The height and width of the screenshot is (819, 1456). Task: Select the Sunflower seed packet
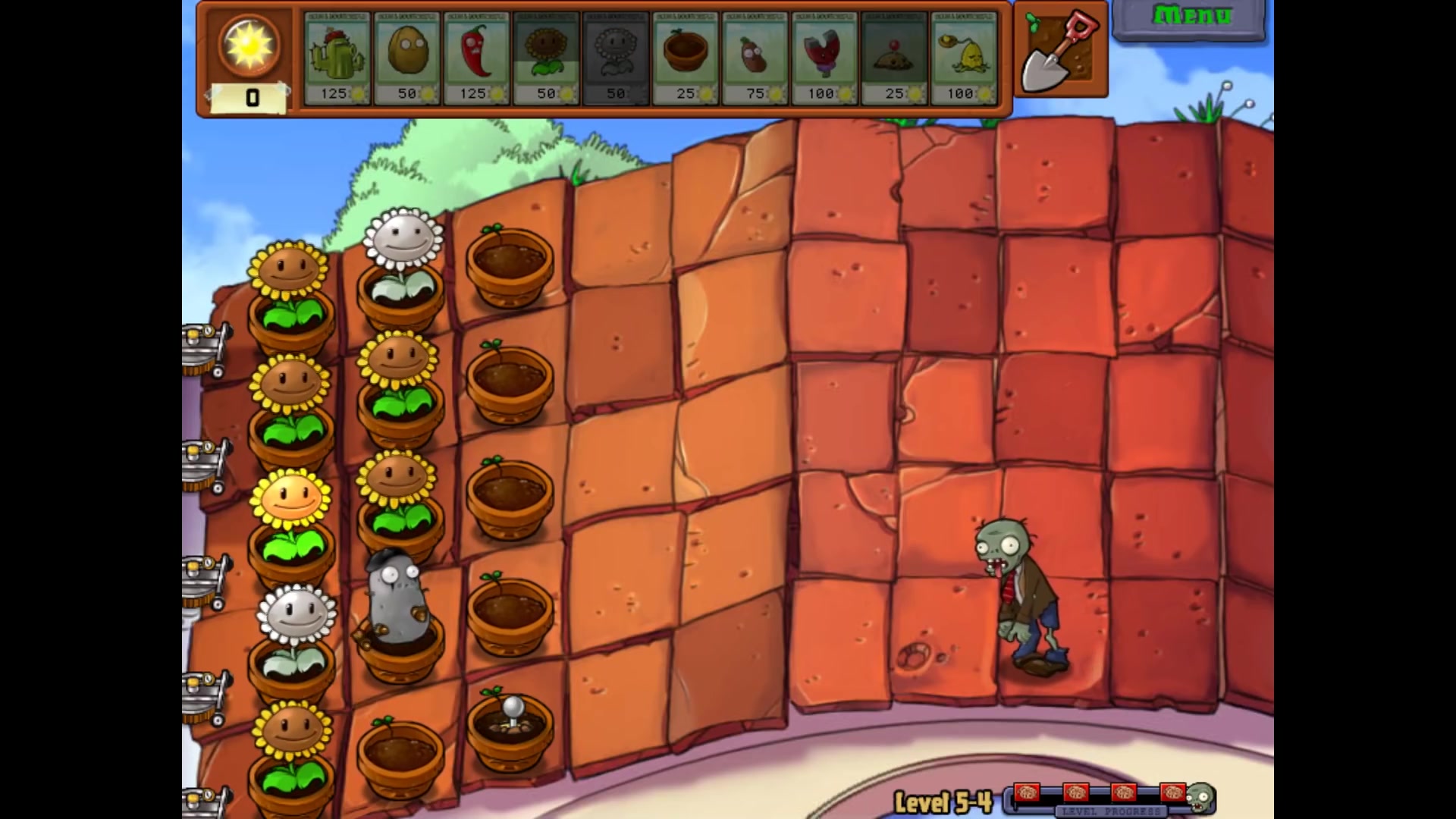pyautogui.click(x=546, y=58)
